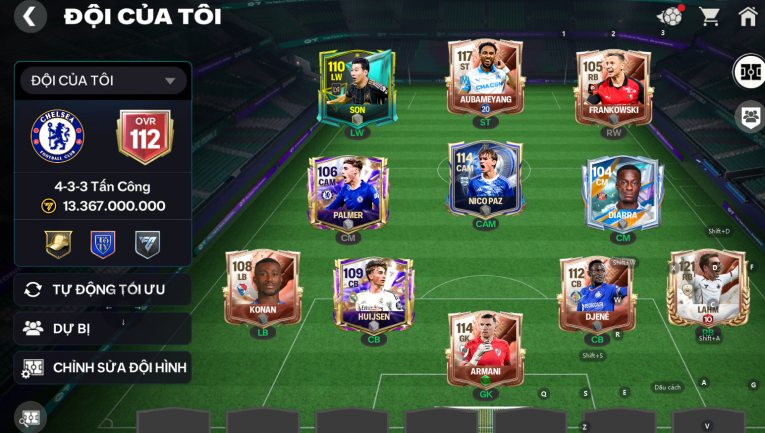
Task: Pick the Palmer midfielder card
Action: point(347,195)
